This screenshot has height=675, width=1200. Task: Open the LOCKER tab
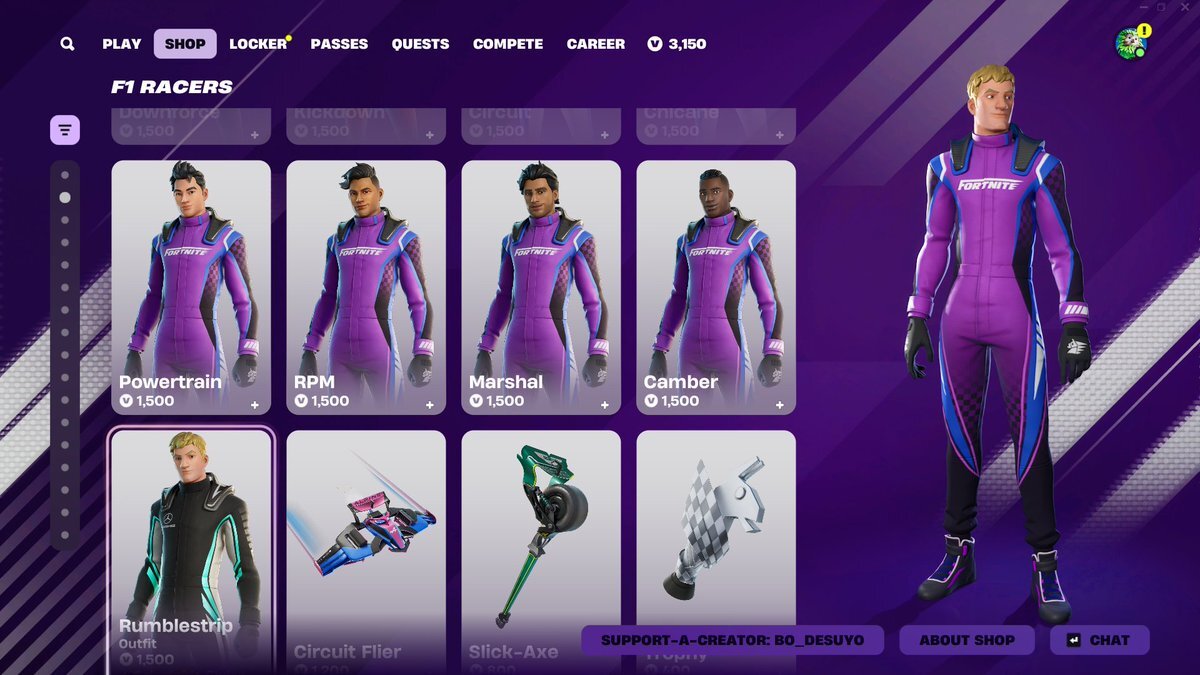(x=258, y=44)
